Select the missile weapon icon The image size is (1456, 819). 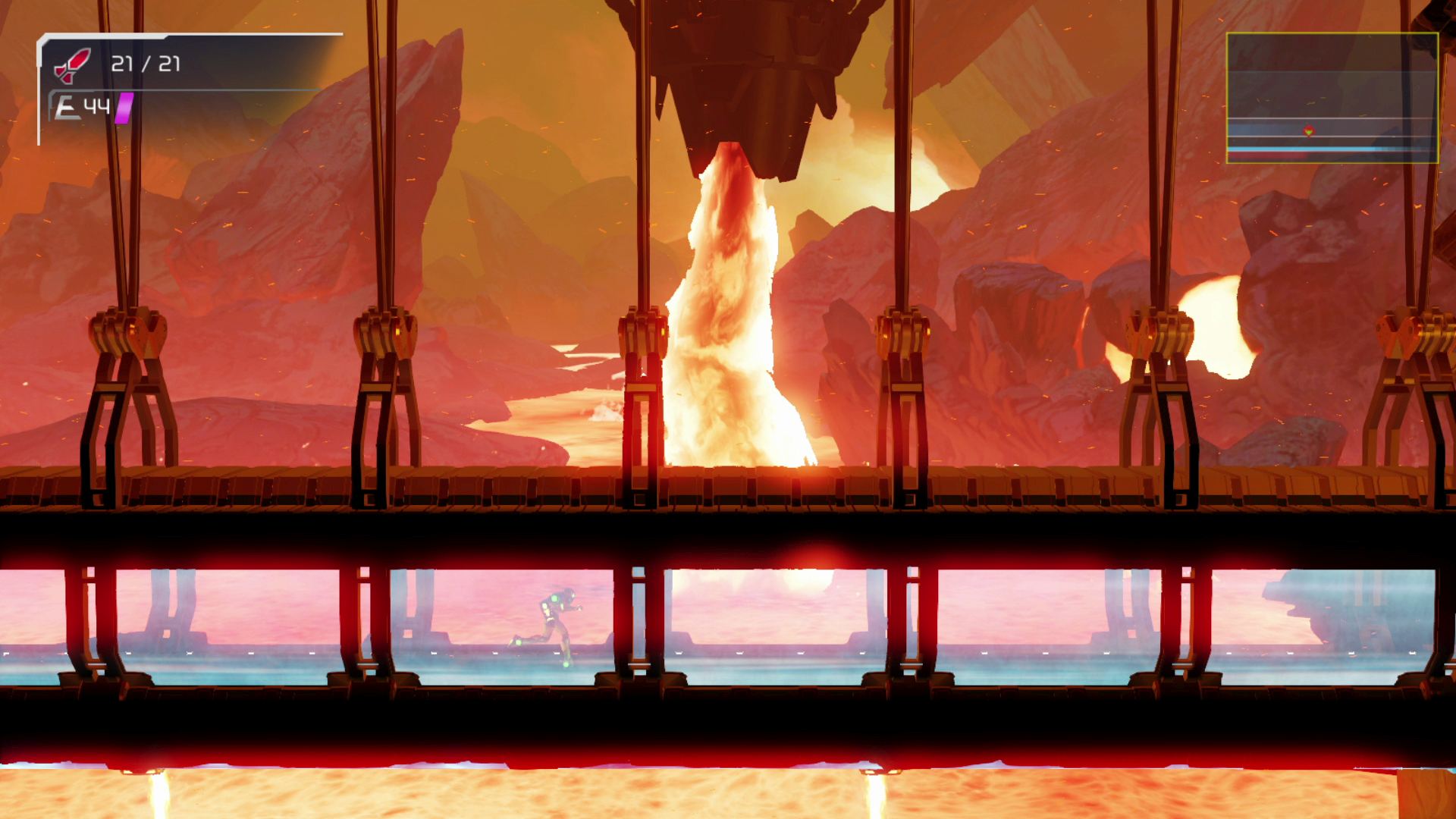point(72,64)
